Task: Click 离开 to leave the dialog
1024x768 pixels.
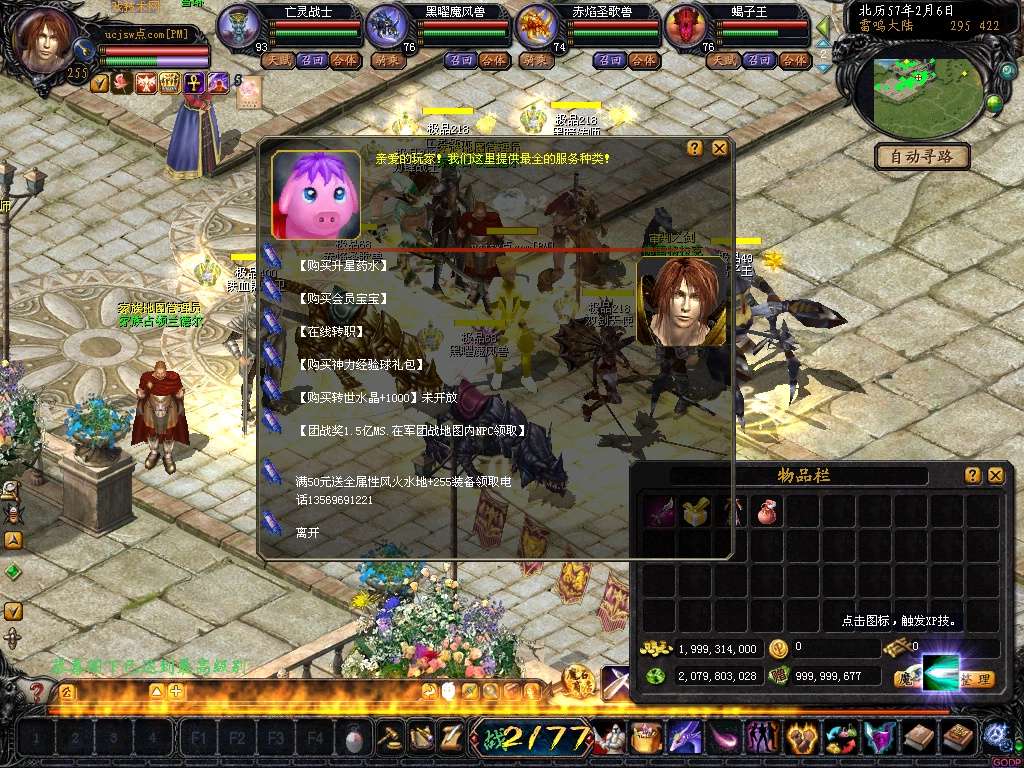Action: [308, 534]
